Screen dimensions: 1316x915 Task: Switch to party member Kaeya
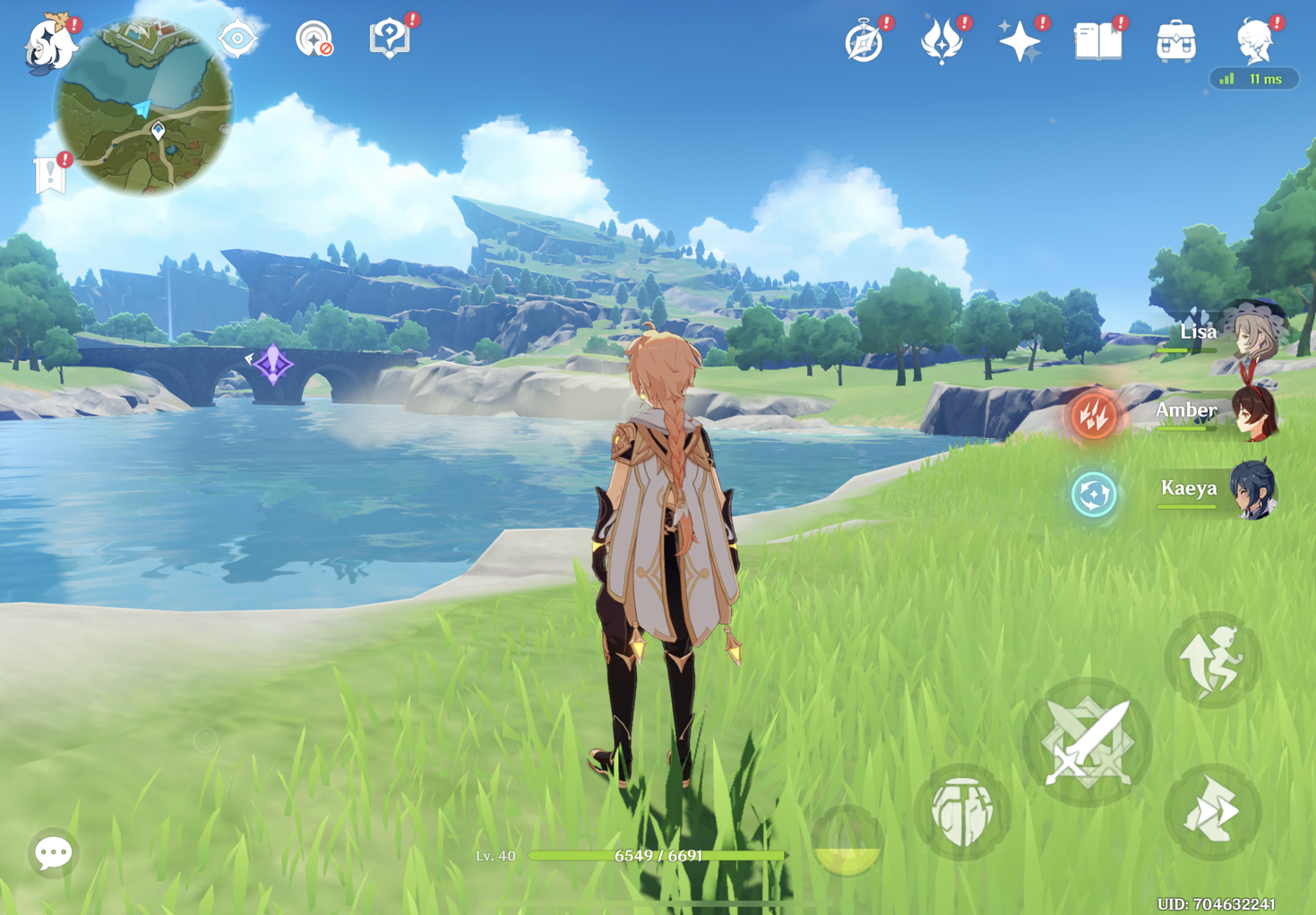click(x=1220, y=490)
